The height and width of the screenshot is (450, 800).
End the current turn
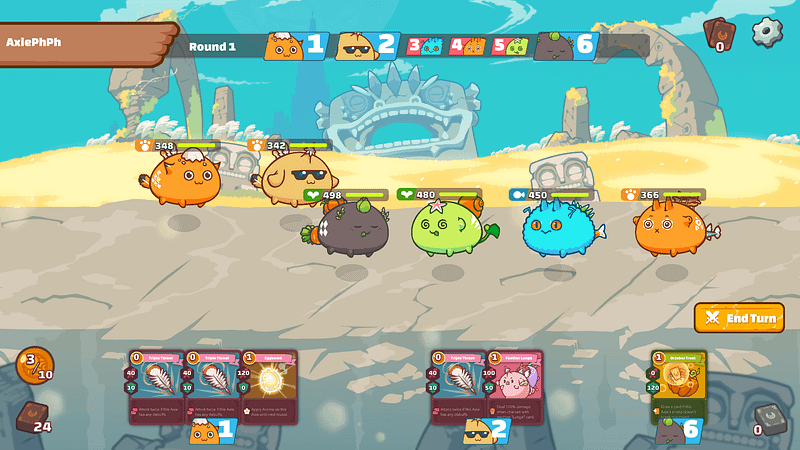pos(739,318)
